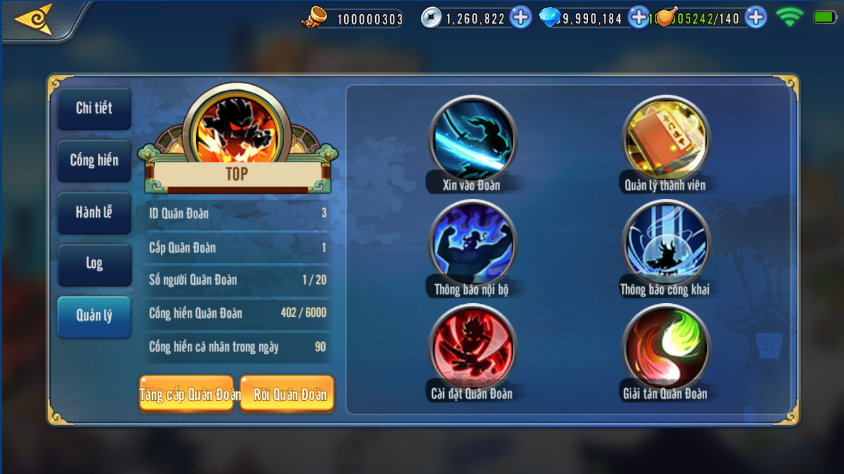
Task: Refill stamina with the meat plus button
Action: pyautogui.click(x=756, y=17)
